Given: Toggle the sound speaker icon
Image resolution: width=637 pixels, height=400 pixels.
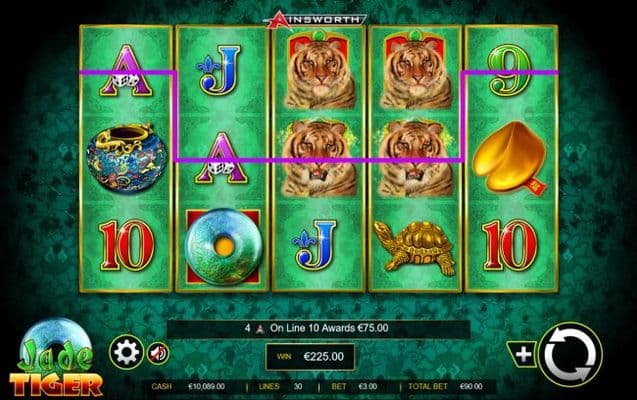Looking at the screenshot, I should [x=158, y=352].
